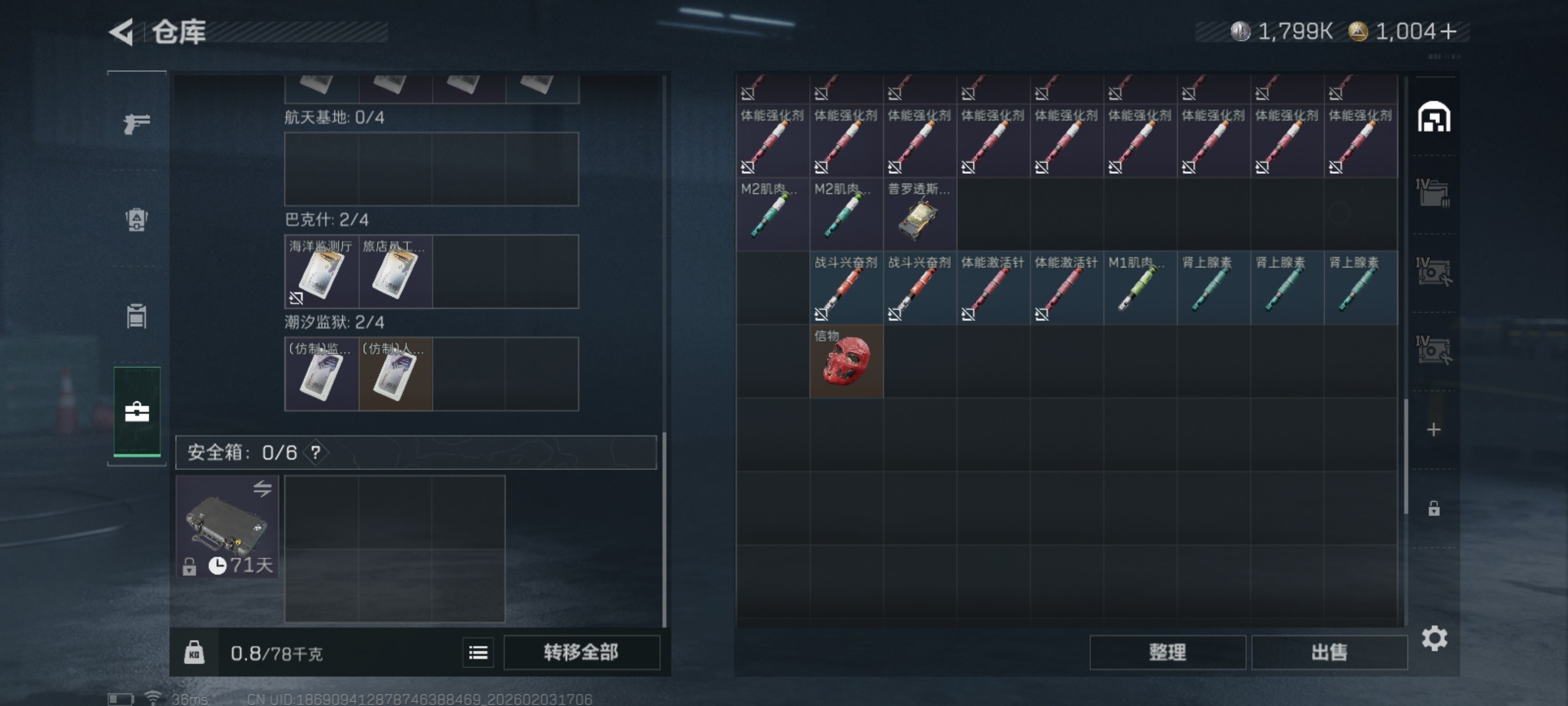Select the safe box case icon
The height and width of the screenshot is (706, 1568).
coord(227,527)
